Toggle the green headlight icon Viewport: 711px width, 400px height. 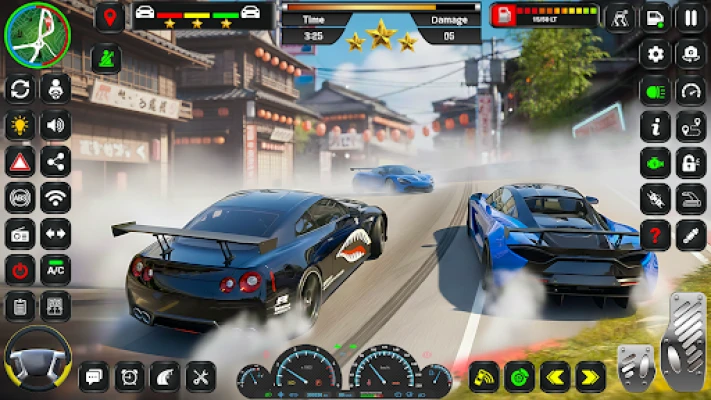[x=655, y=90]
